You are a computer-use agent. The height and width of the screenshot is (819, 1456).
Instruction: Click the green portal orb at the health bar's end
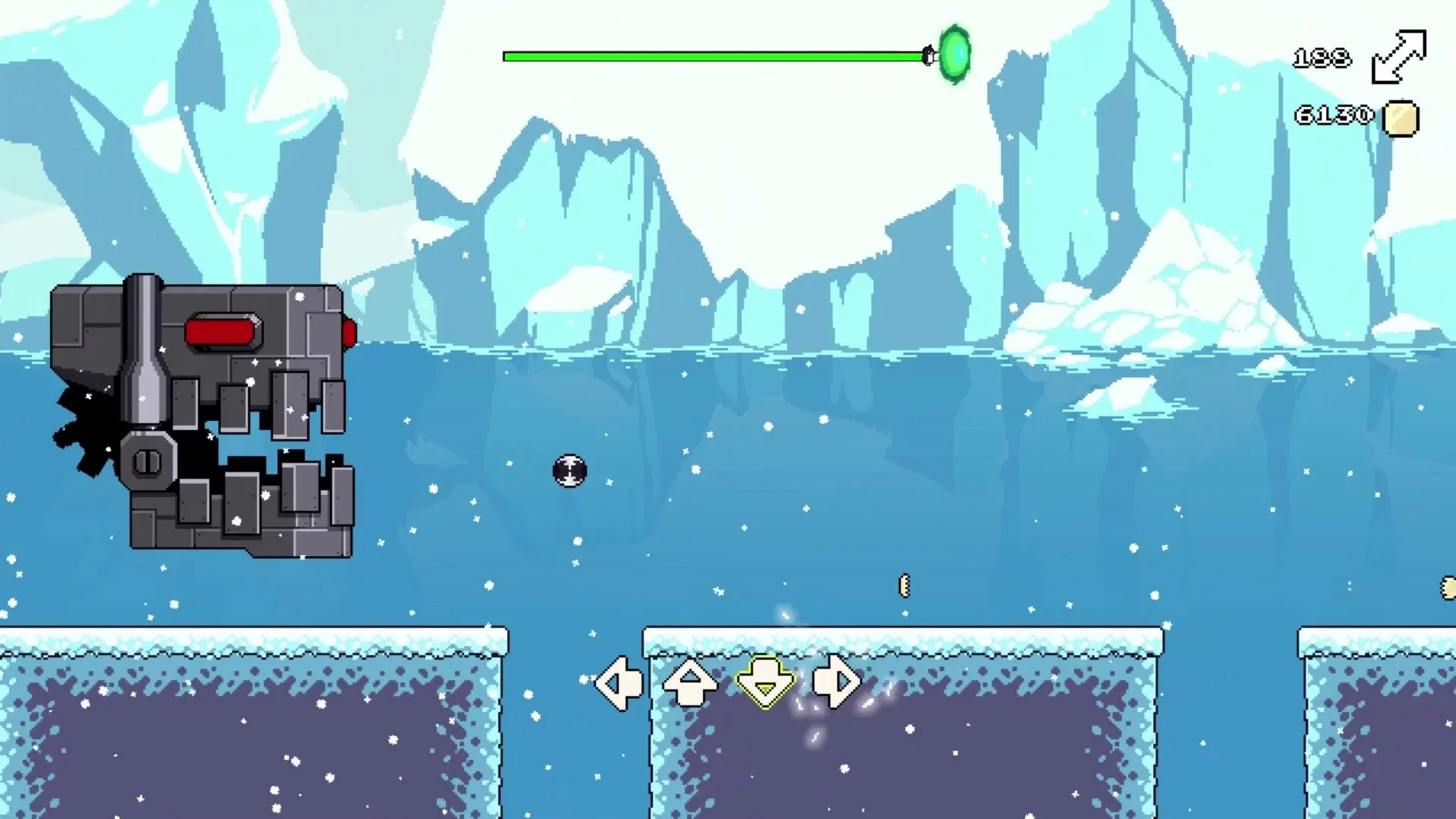coord(955,54)
